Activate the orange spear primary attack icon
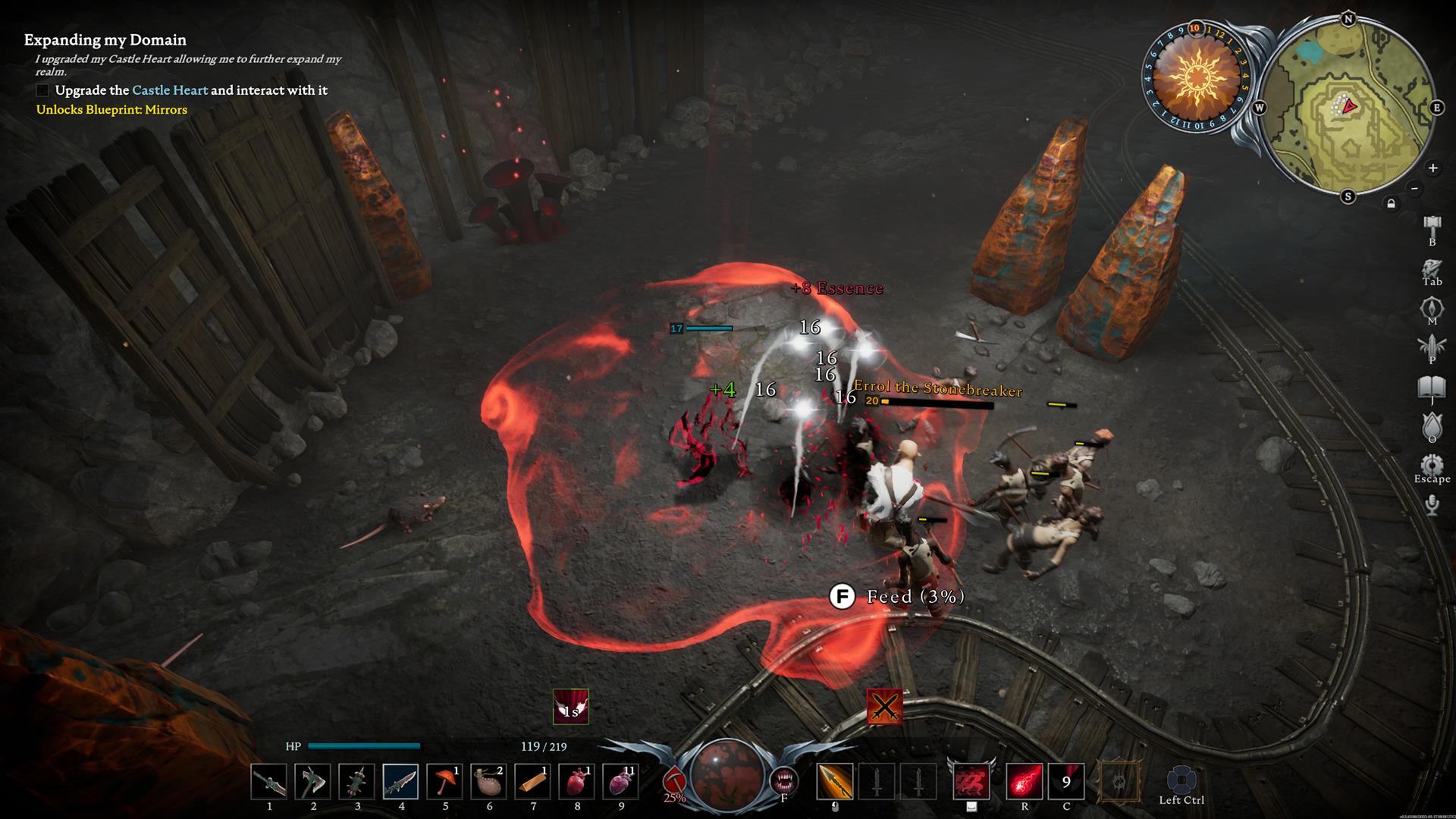The height and width of the screenshot is (819, 1456). (x=835, y=782)
